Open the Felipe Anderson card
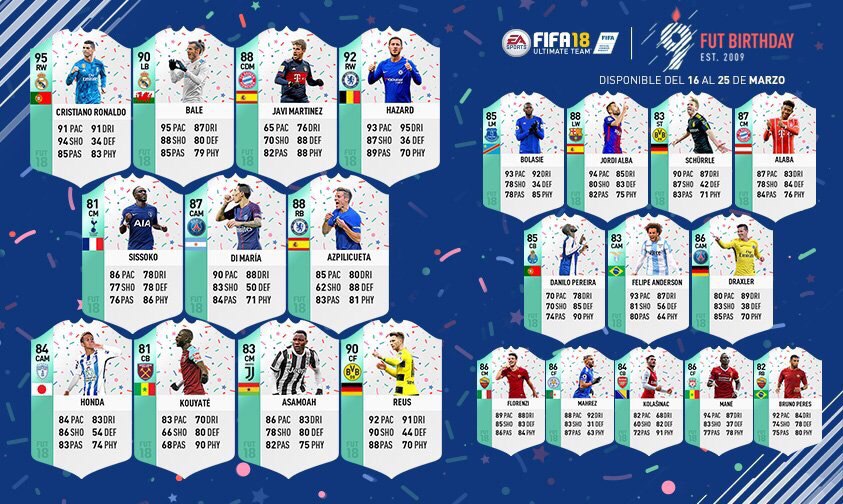 click(648, 272)
